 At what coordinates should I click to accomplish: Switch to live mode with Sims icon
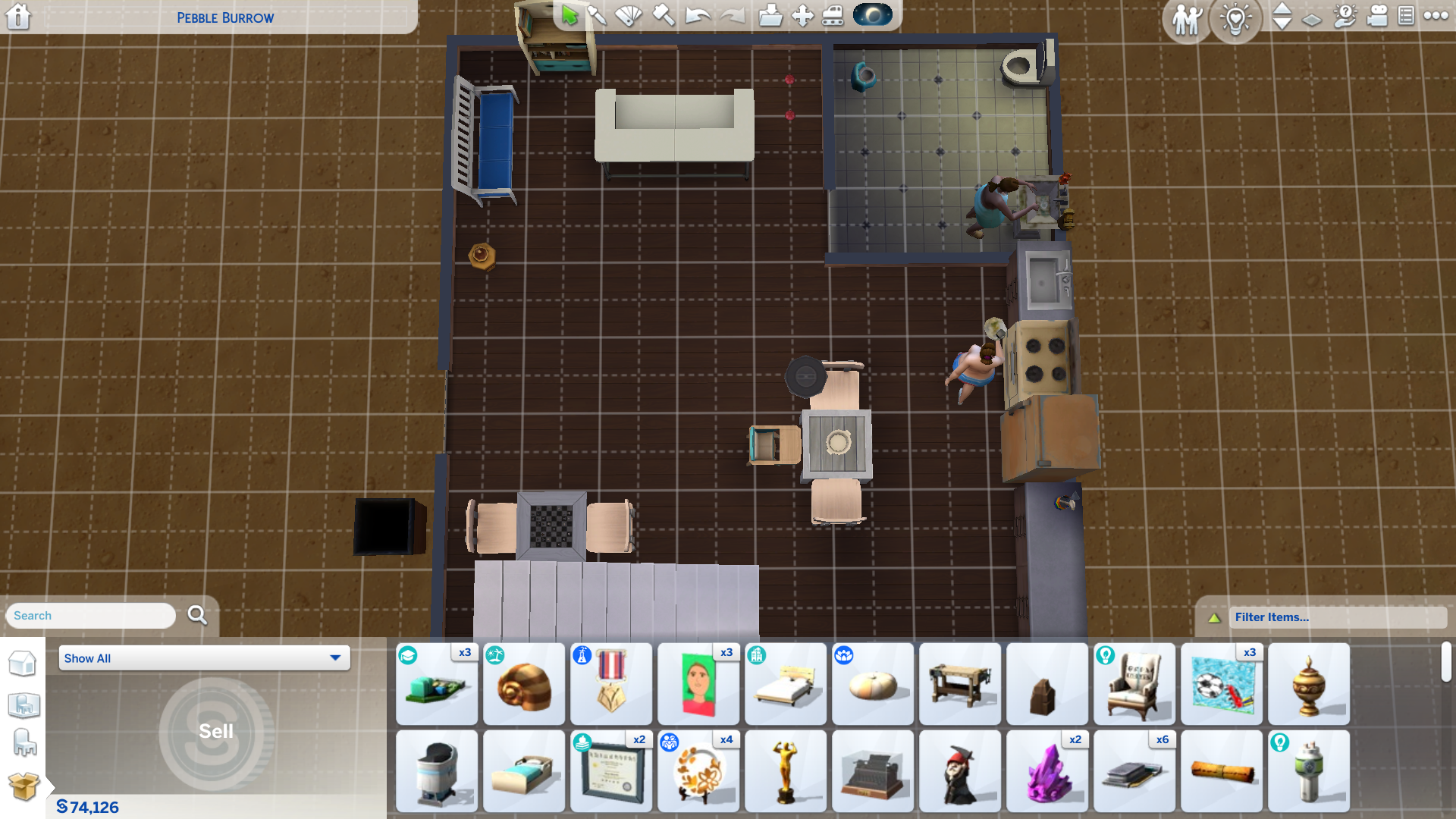(1187, 19)
